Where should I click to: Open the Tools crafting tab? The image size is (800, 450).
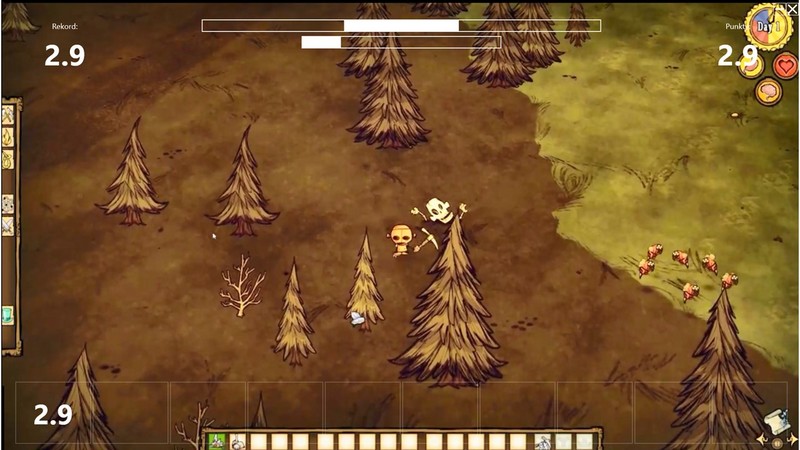point(8,115)
